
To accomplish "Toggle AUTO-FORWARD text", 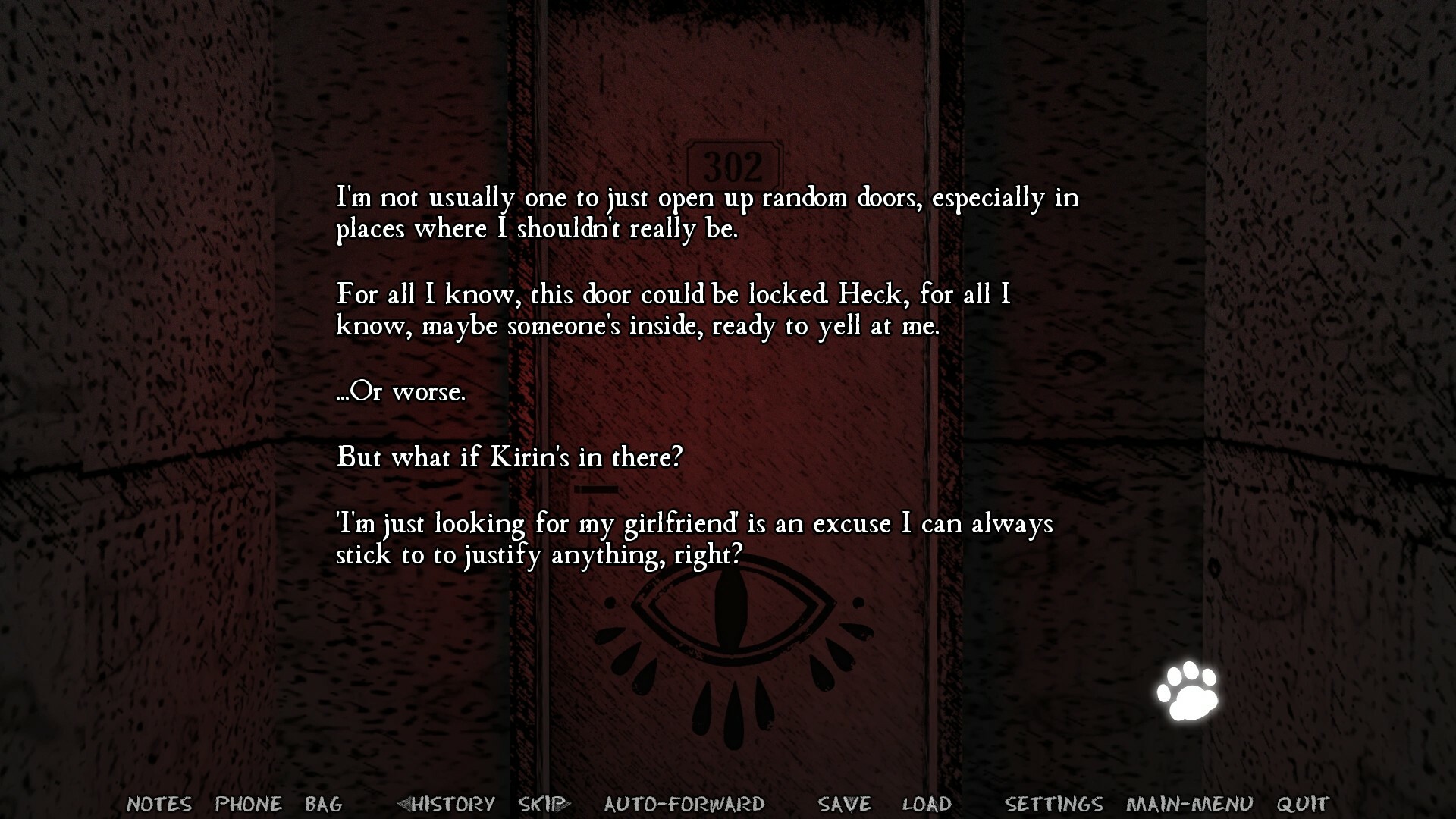I will tap(683, 805).
